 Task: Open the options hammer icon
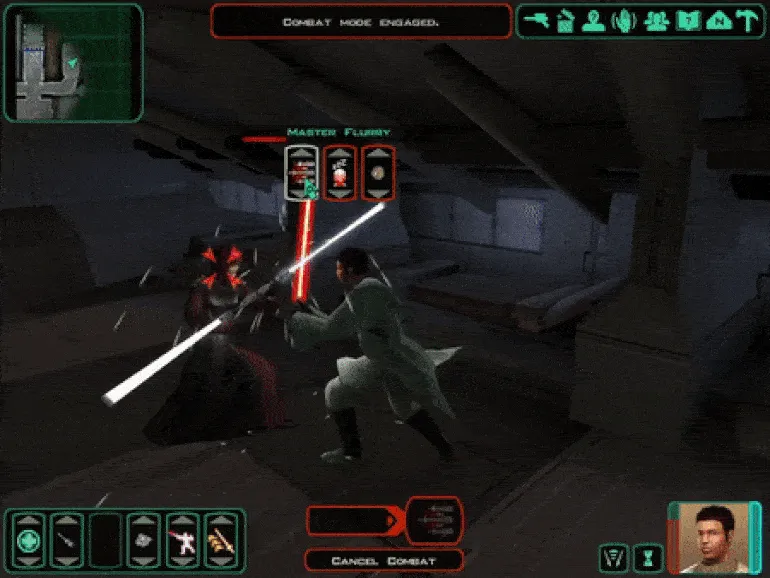tap(745, 21)
